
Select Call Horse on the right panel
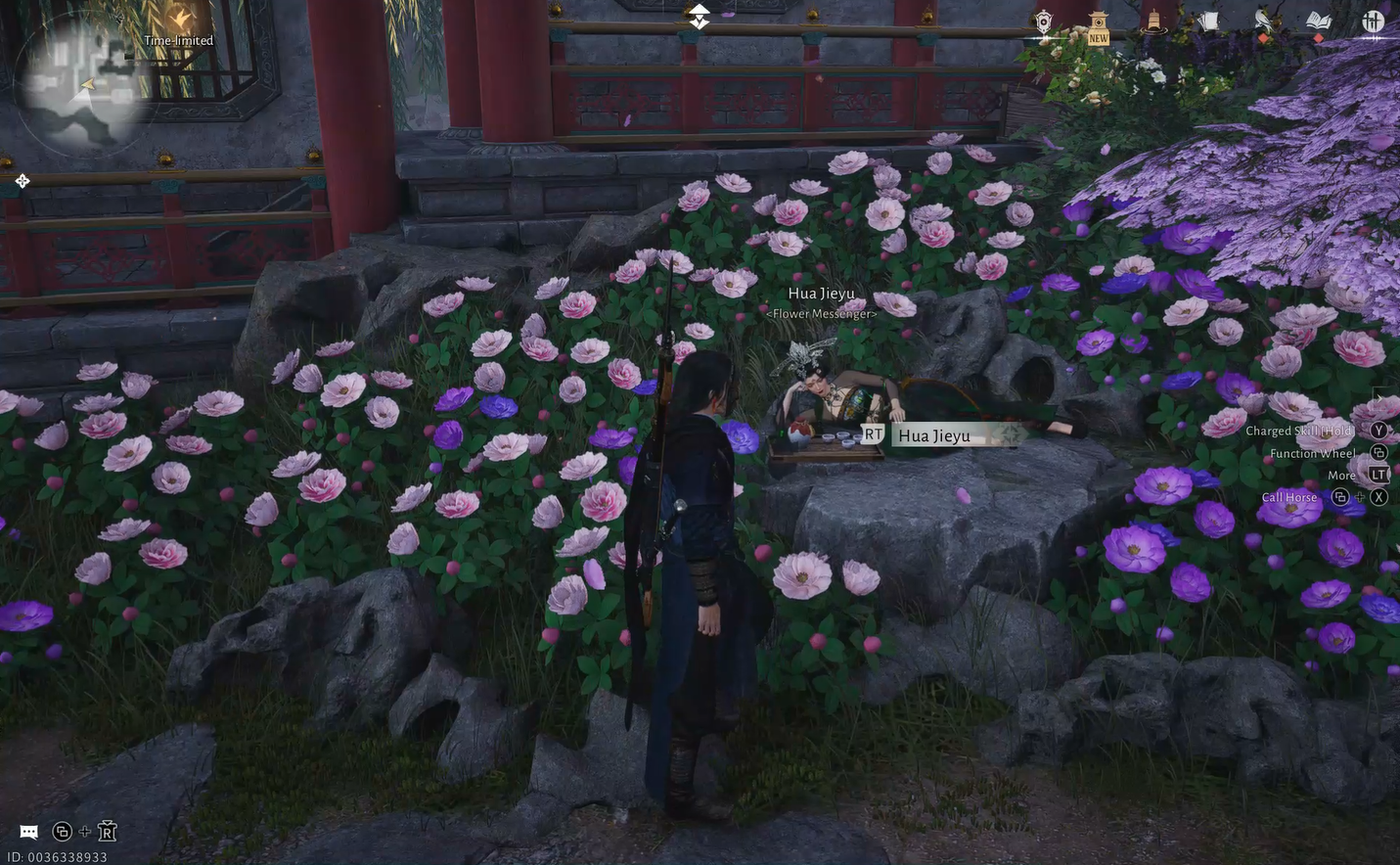(1288, 495)
